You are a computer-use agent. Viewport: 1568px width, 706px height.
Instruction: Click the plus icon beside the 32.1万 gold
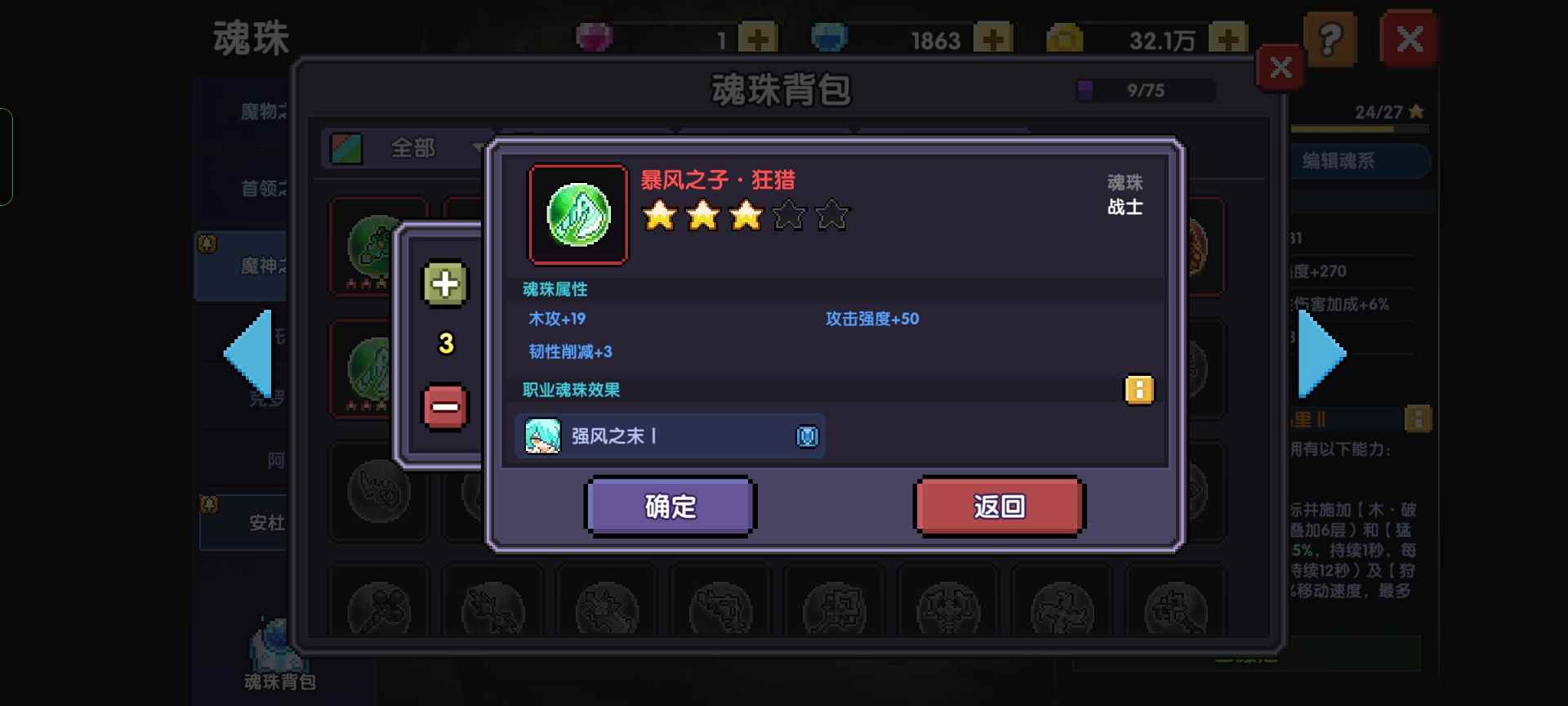(1230, 37)
